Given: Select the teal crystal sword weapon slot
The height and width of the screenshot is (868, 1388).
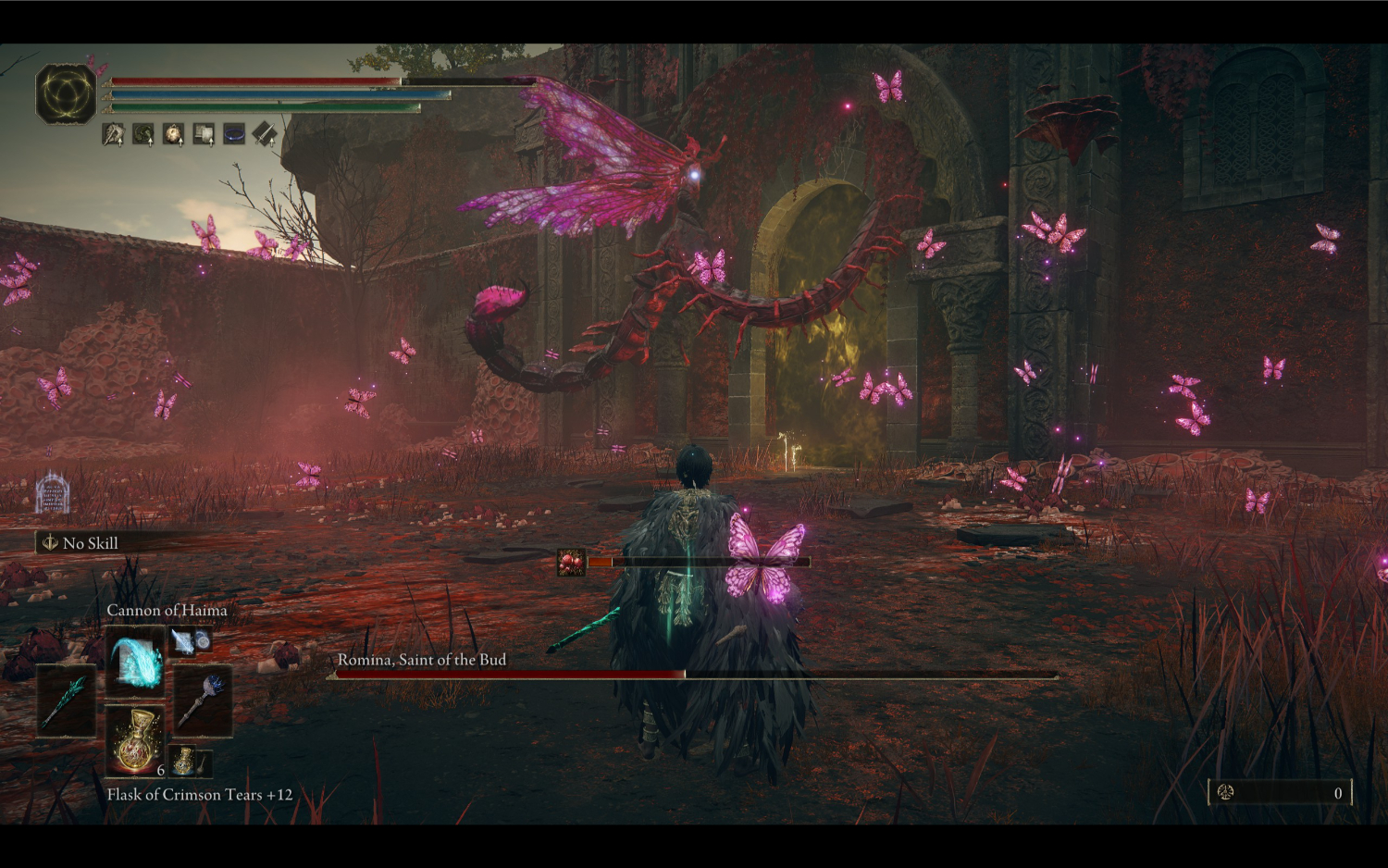Looking at the screenshot, I should (66, 701).
